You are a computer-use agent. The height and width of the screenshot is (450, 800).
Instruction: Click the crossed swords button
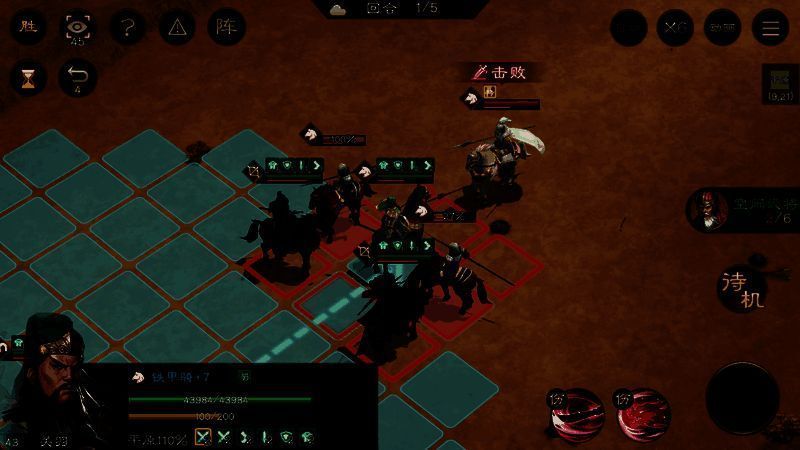click(675, 28)
